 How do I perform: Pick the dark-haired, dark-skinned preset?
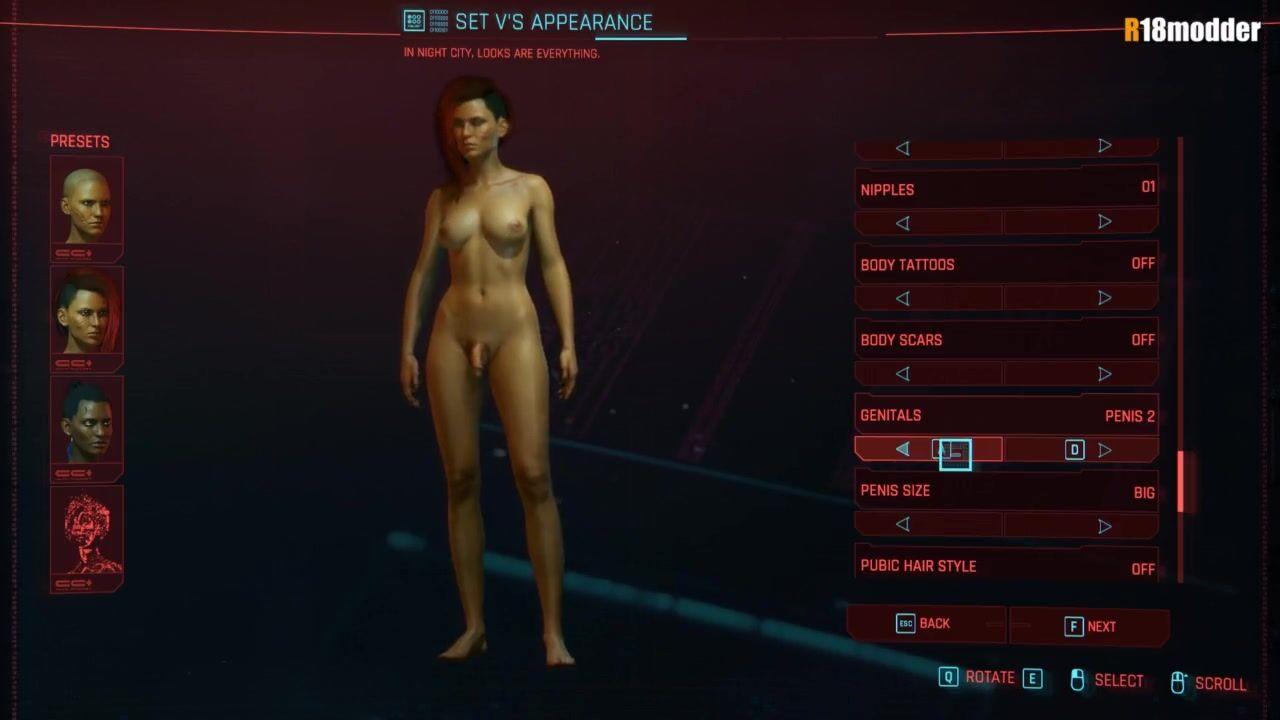click(86, 426)
